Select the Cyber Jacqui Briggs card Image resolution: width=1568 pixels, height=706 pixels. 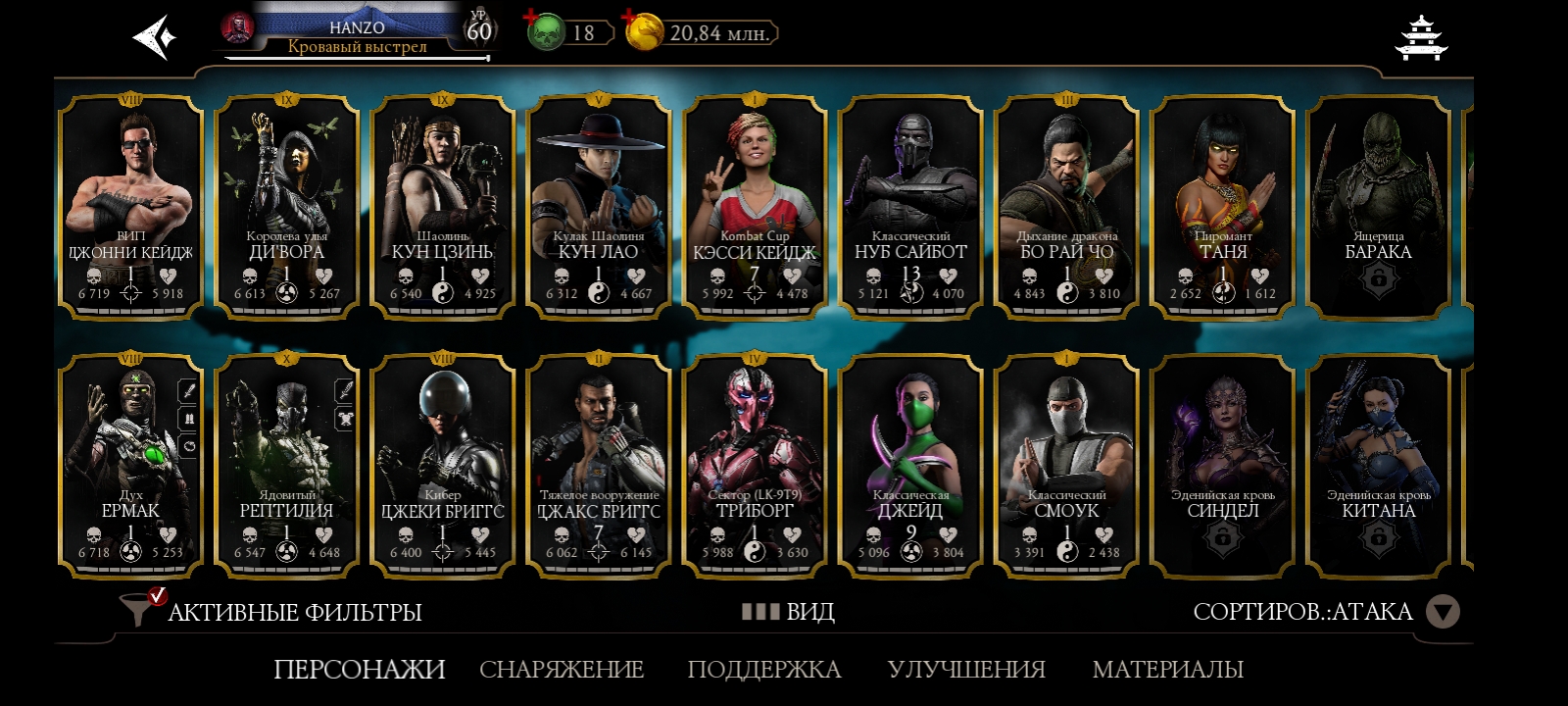click(x=442, y=467)
